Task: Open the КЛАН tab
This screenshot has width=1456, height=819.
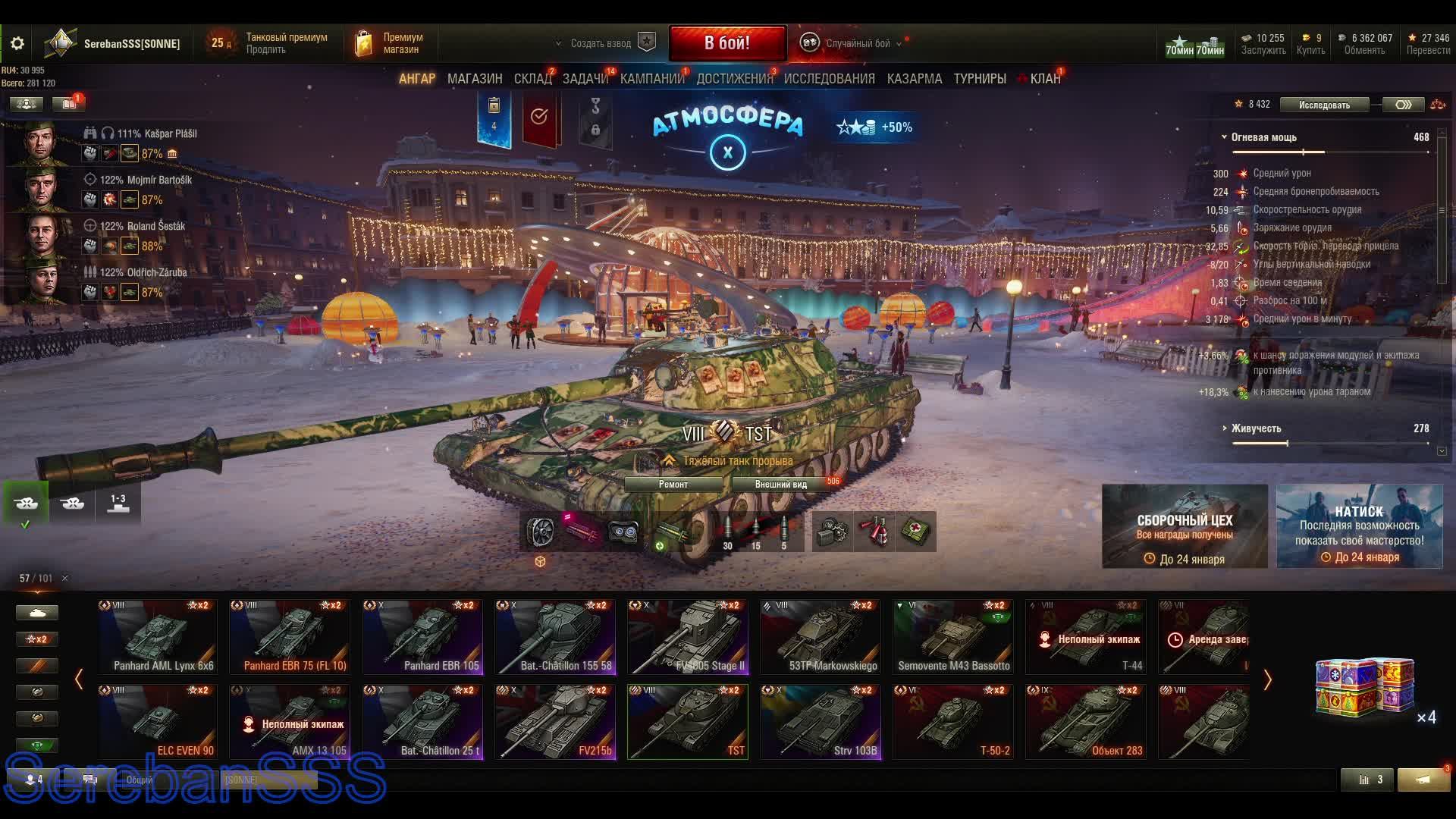Action: pos(1045,79)
